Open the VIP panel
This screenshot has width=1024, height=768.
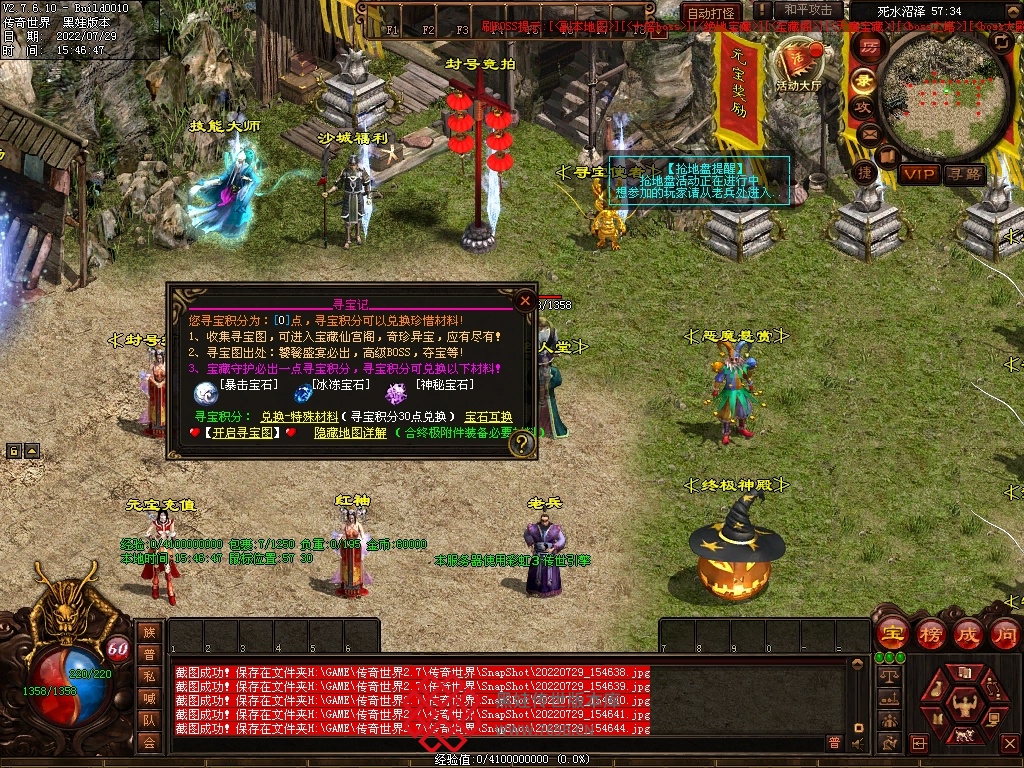pos(920,174)
